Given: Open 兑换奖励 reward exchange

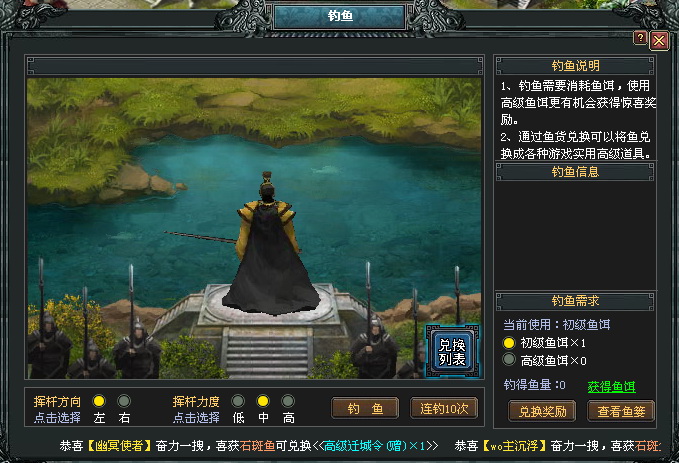Looking at the screenshot, I should click(542, 410).
